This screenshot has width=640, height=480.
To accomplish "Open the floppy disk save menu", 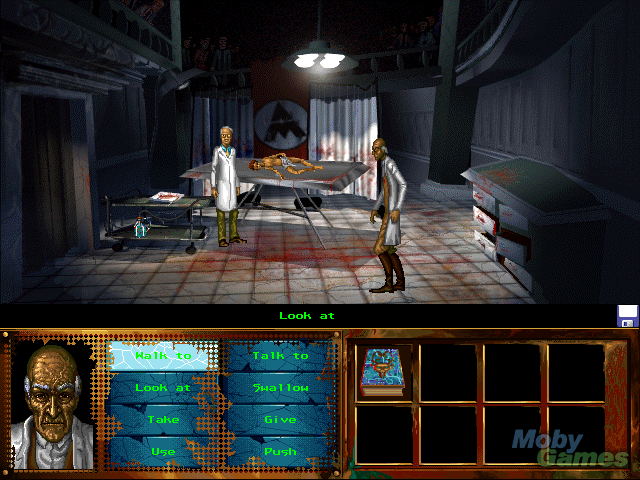I will (x=628, y=316).
